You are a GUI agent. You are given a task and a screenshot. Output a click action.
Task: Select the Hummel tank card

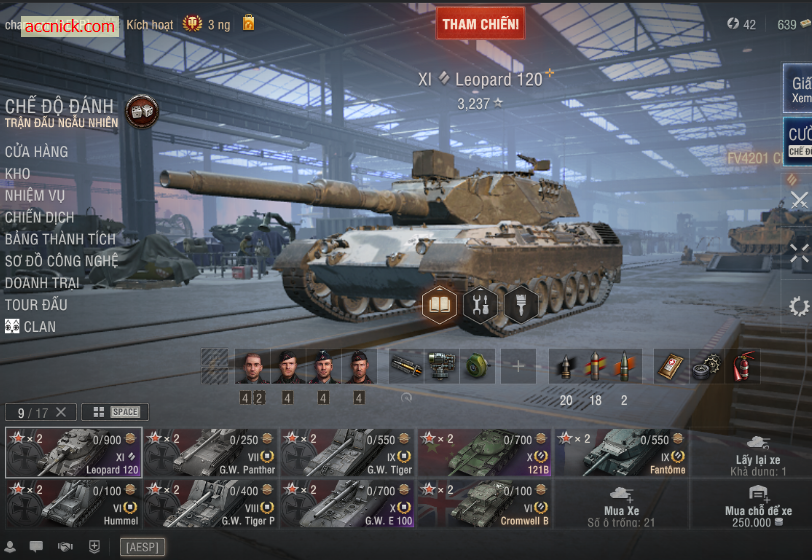tap(73, 504)
